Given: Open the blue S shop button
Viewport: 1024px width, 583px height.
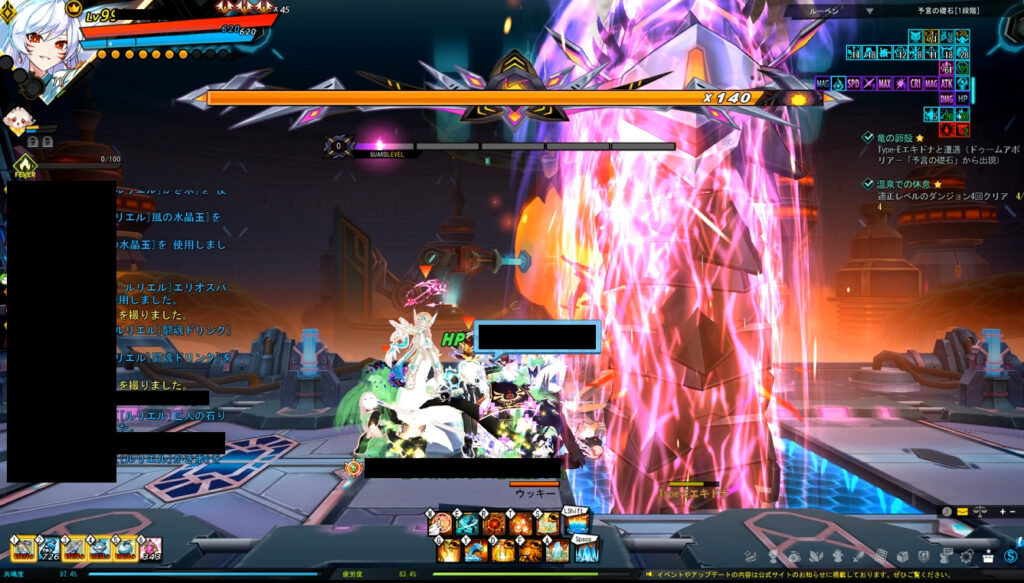Looking at the screenshot, I should 1011,556.
